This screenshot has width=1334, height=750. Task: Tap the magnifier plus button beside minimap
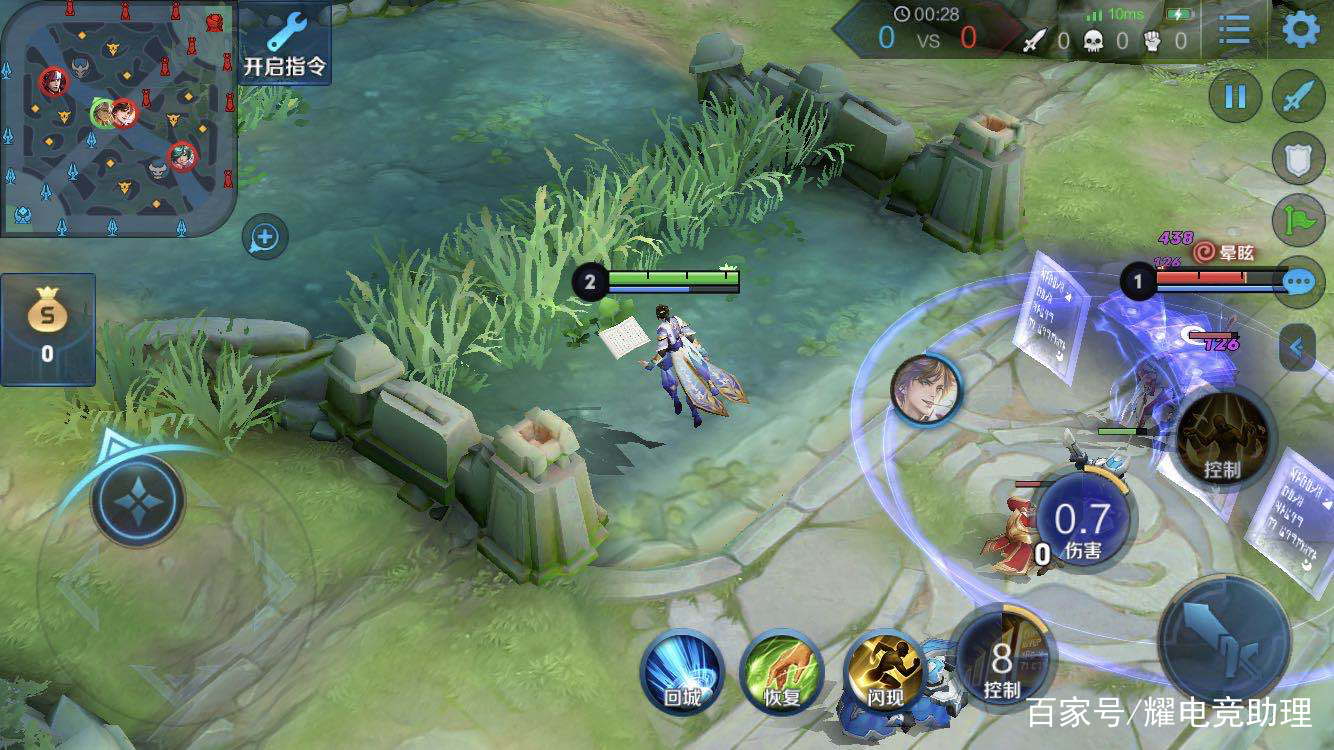(x=265, y=238)
